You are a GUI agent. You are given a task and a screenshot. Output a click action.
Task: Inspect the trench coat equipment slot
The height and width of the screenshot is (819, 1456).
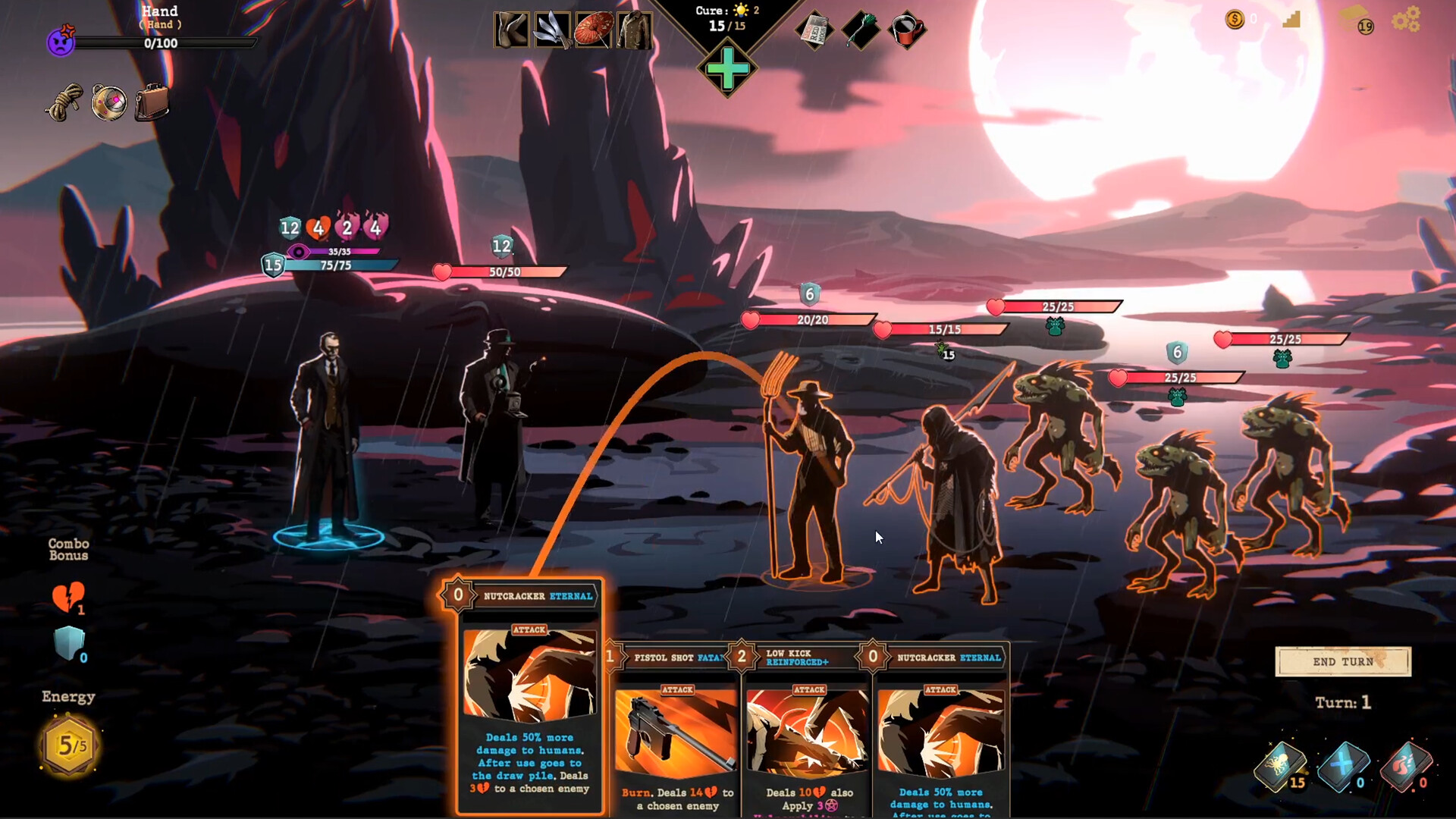[634, 31]
